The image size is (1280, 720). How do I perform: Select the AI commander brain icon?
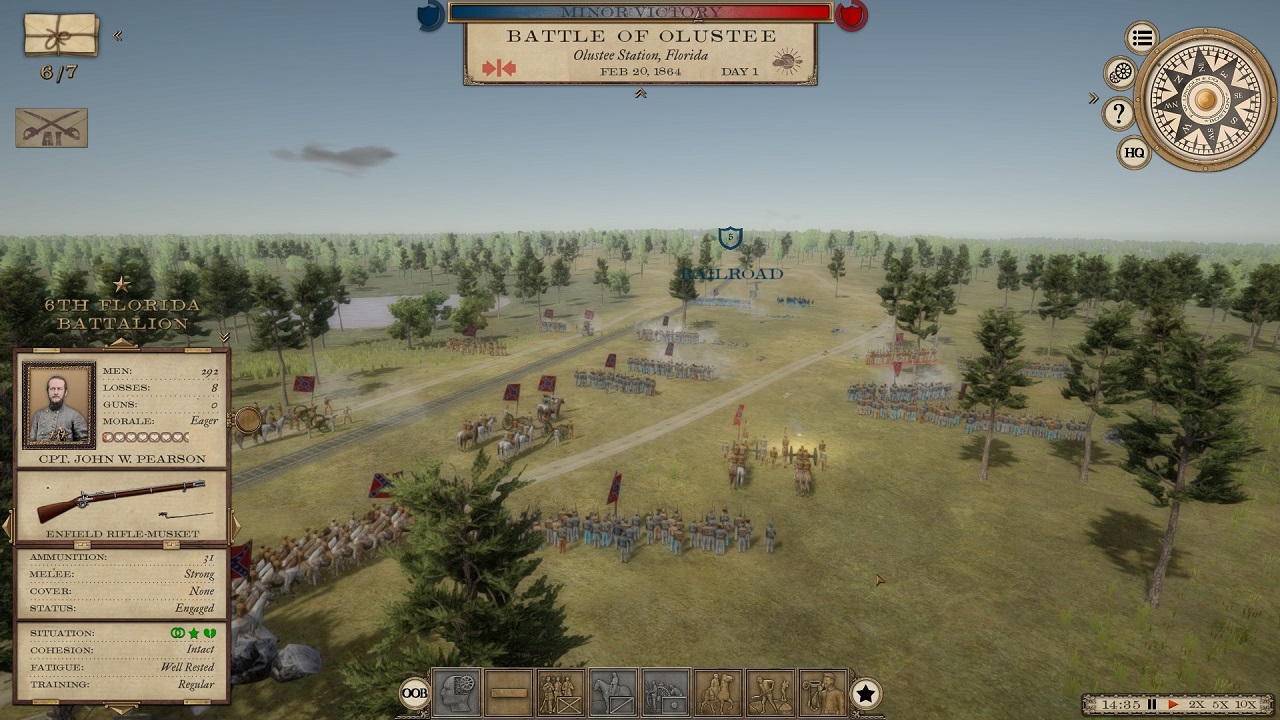pyautogui.click(x=456, y=691)
